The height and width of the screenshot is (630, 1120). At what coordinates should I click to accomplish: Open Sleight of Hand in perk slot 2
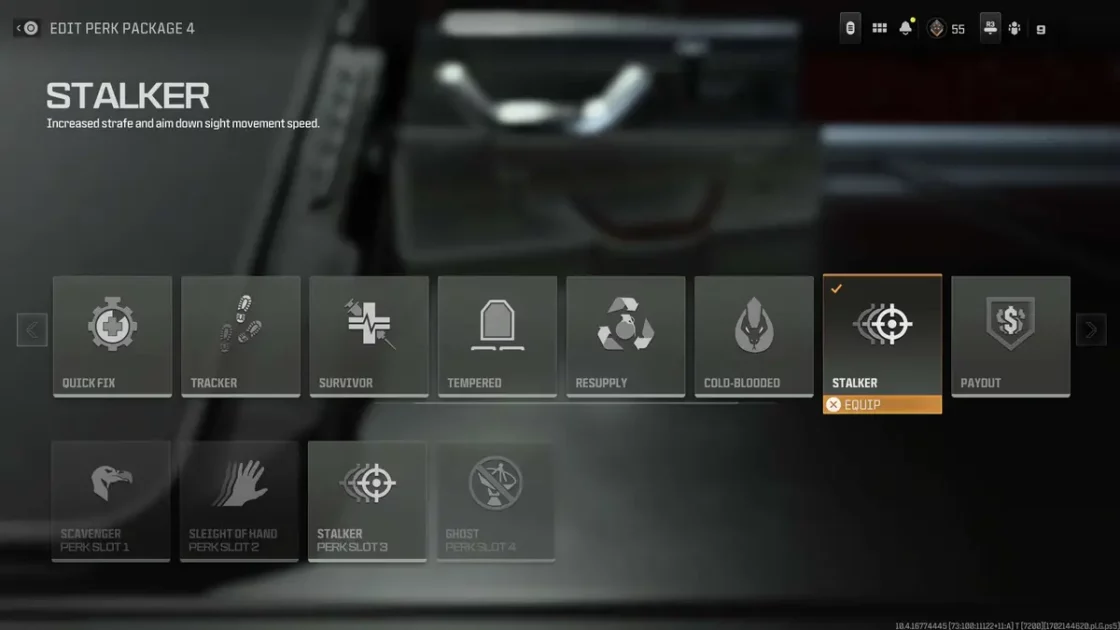239,500
